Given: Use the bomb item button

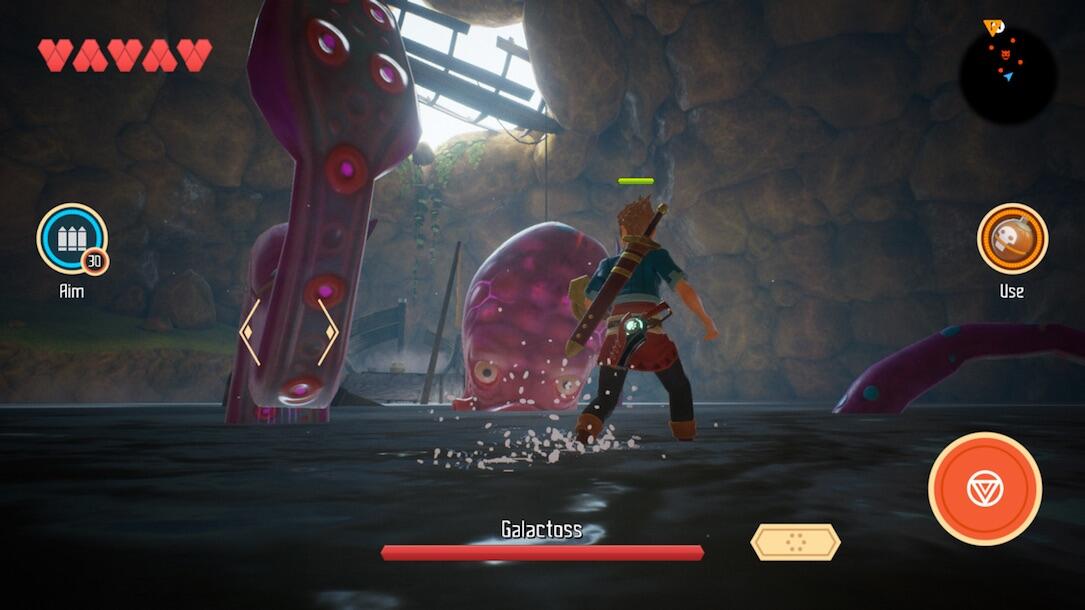Looking at the screenshot, I should coord(1011,239).
